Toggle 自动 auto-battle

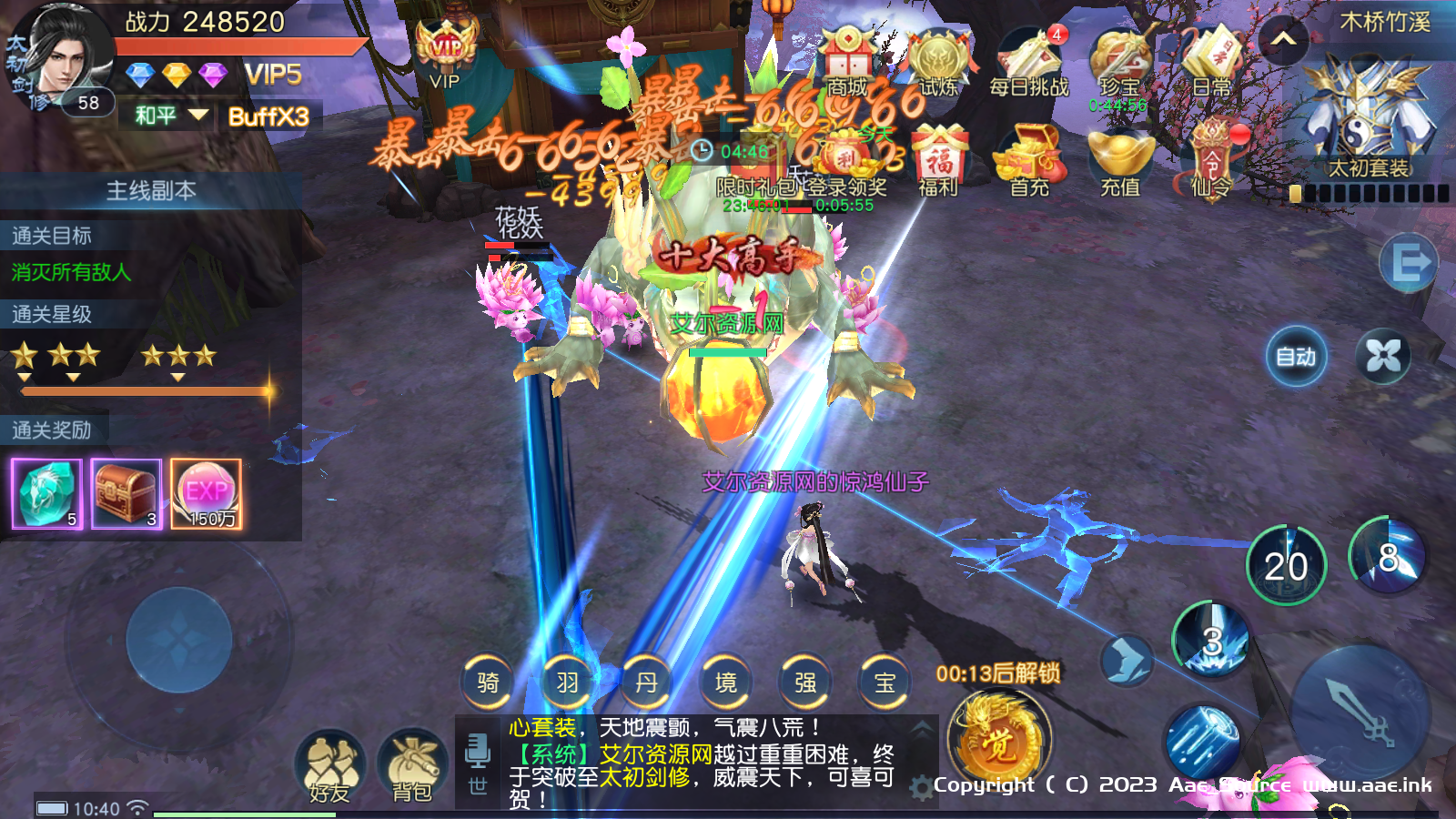1296,357
